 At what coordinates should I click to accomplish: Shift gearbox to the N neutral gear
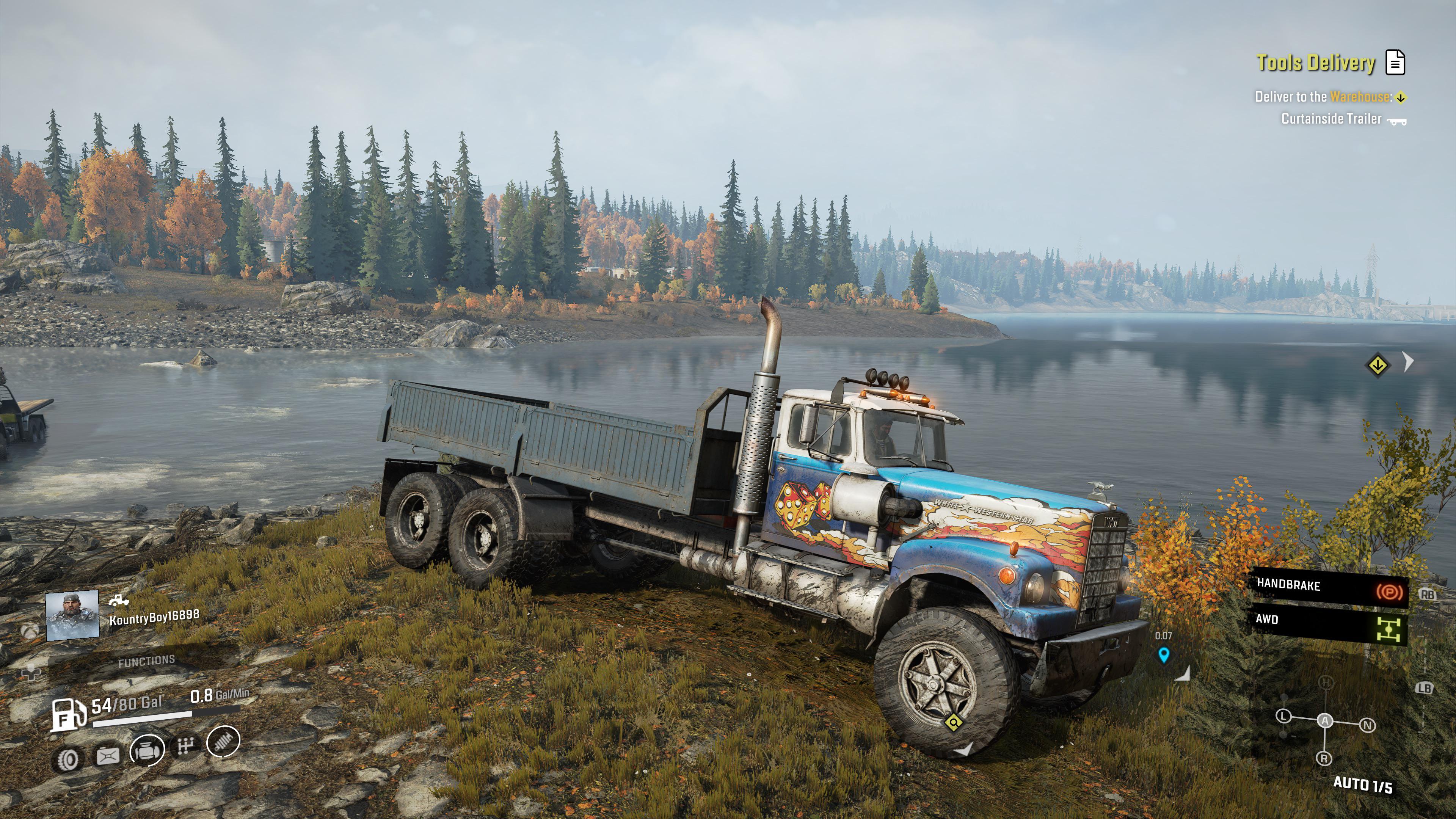click(1367, 725)
